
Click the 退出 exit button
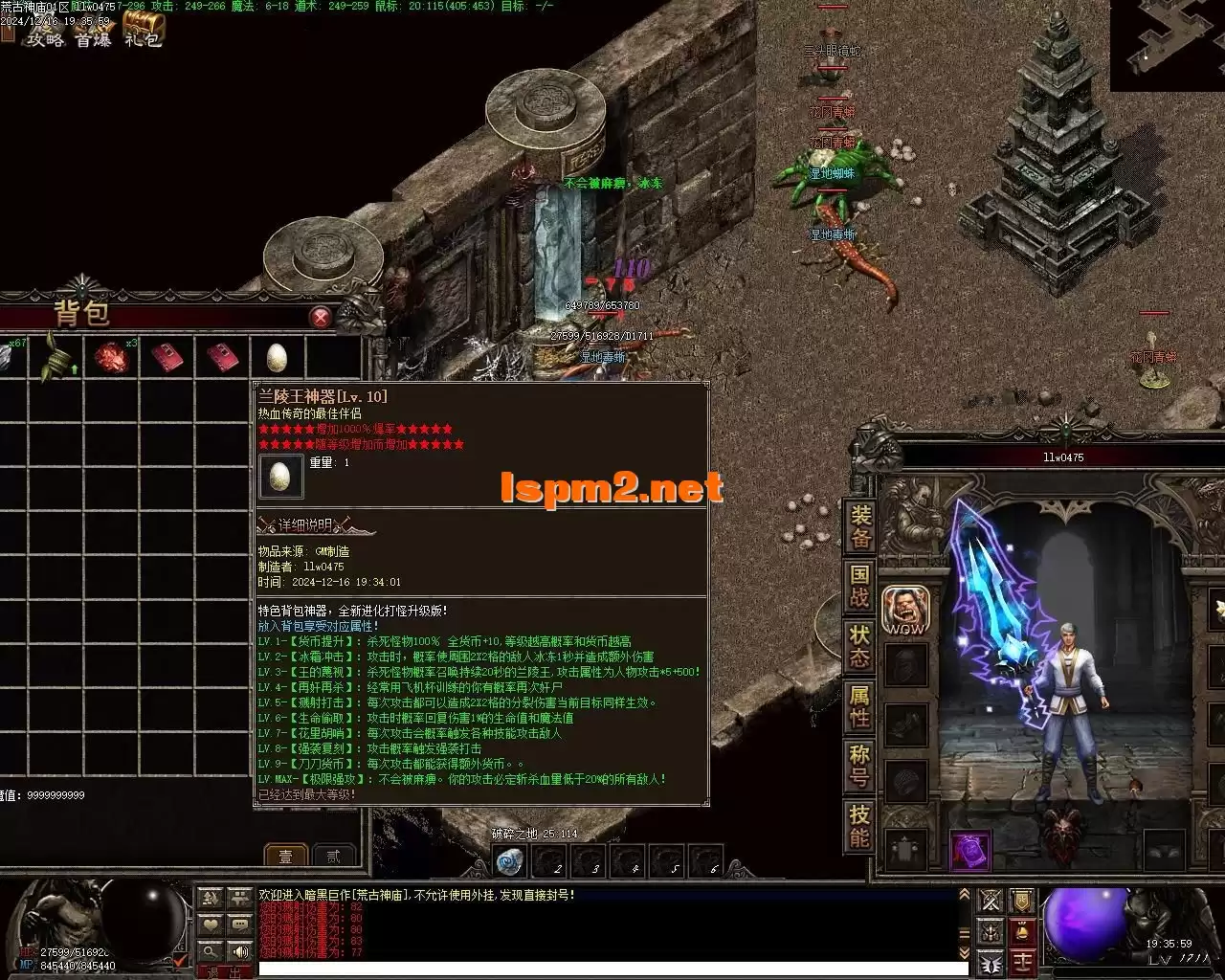coord(224,972)
